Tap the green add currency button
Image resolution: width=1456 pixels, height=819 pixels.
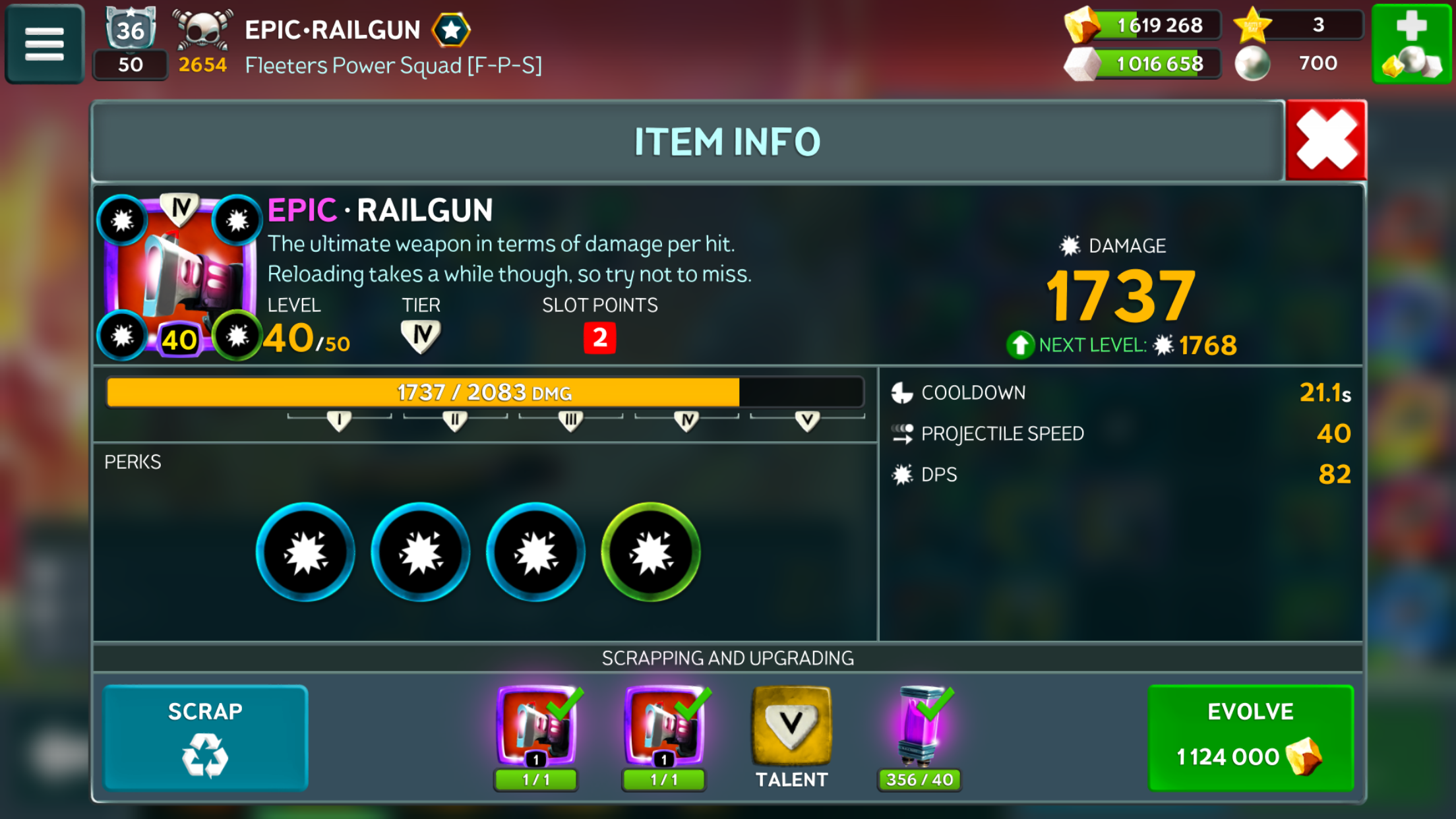click(x=1411, y=44)
